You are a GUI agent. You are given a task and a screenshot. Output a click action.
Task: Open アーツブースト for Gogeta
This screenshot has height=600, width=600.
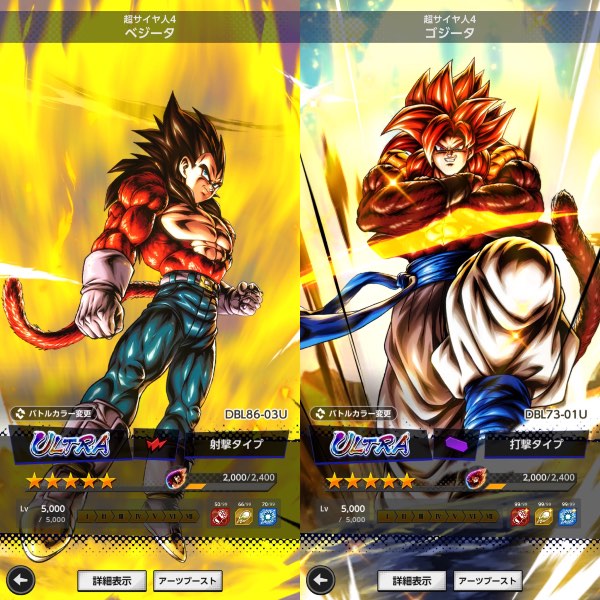pyautogui.click(x=487, y=580)
